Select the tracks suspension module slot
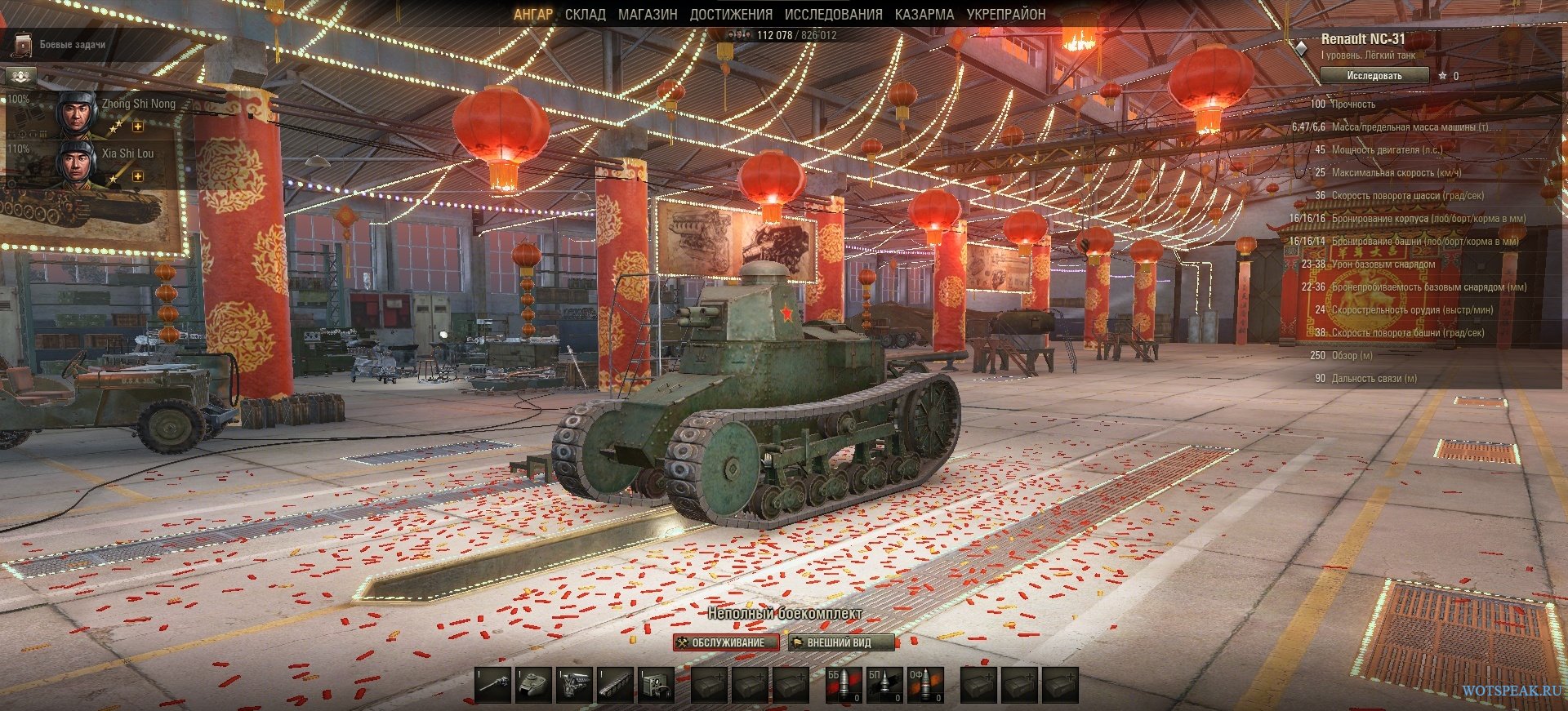This screenshot has height=711, width=1568. click(x=615, y=684)
